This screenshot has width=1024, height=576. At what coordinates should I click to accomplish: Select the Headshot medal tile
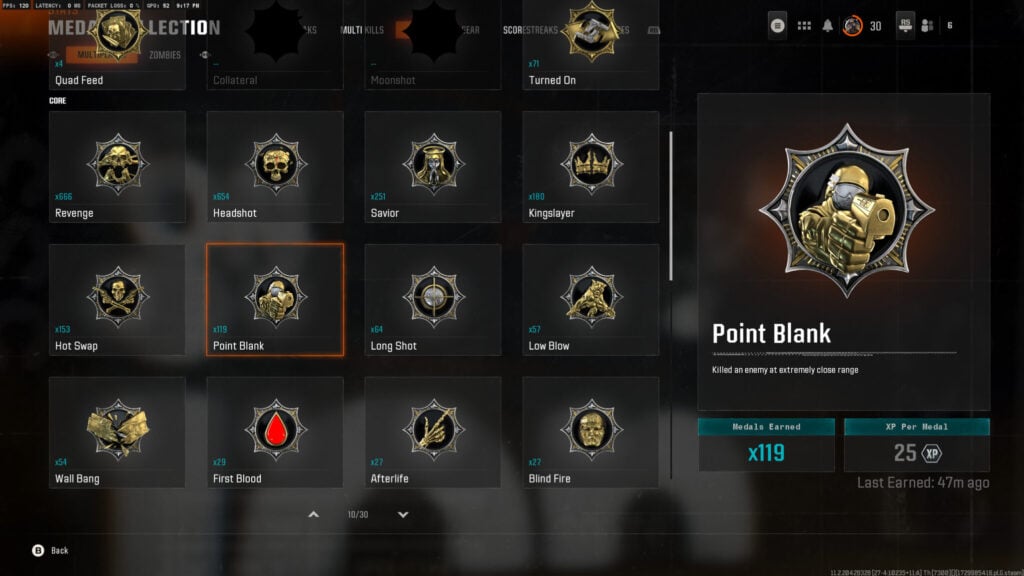[x=275, y=166]
